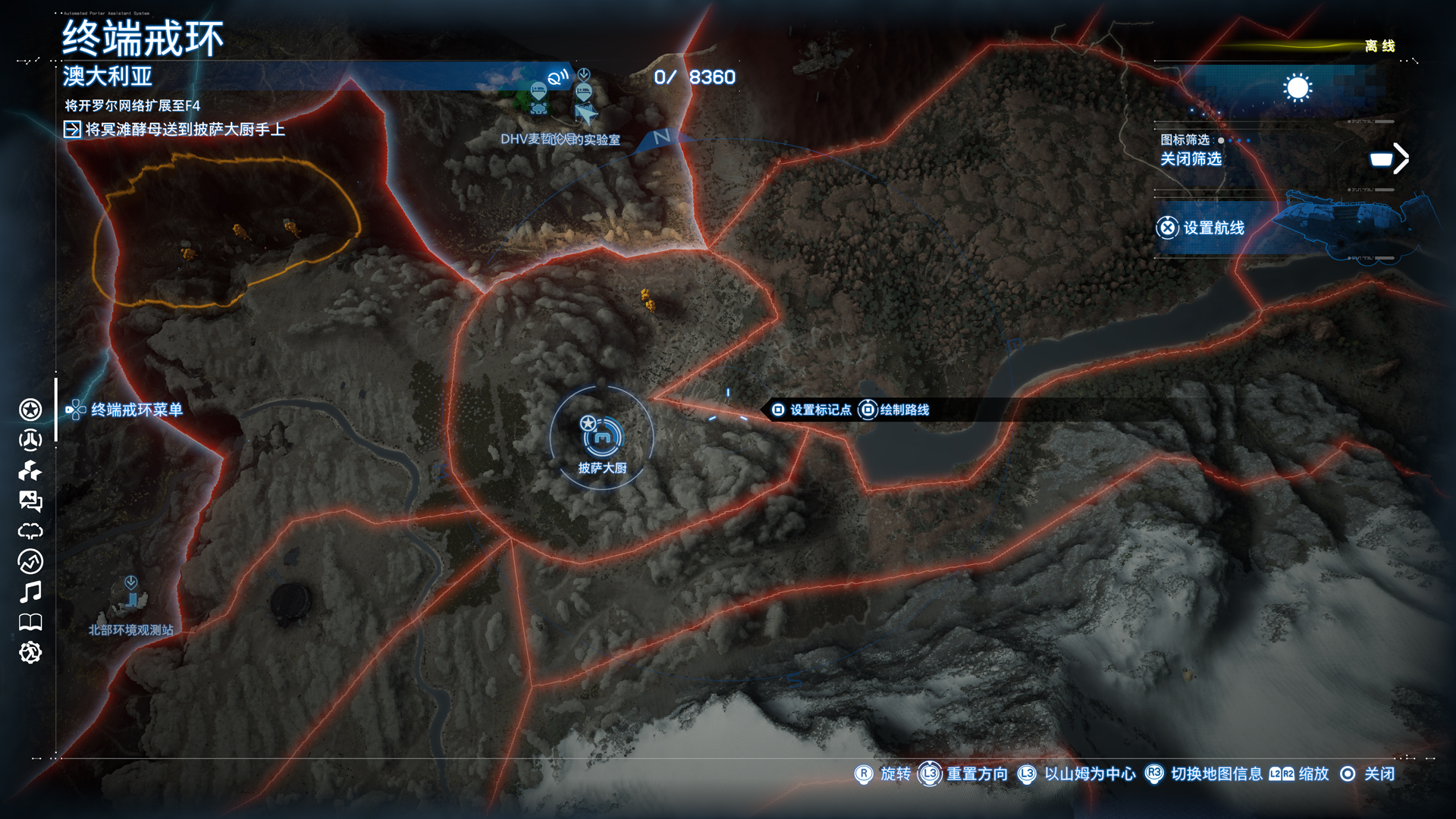This screenshot has height=819, width=1456.
Task: Open the music player from the sidebar
Action: (30, 591)
